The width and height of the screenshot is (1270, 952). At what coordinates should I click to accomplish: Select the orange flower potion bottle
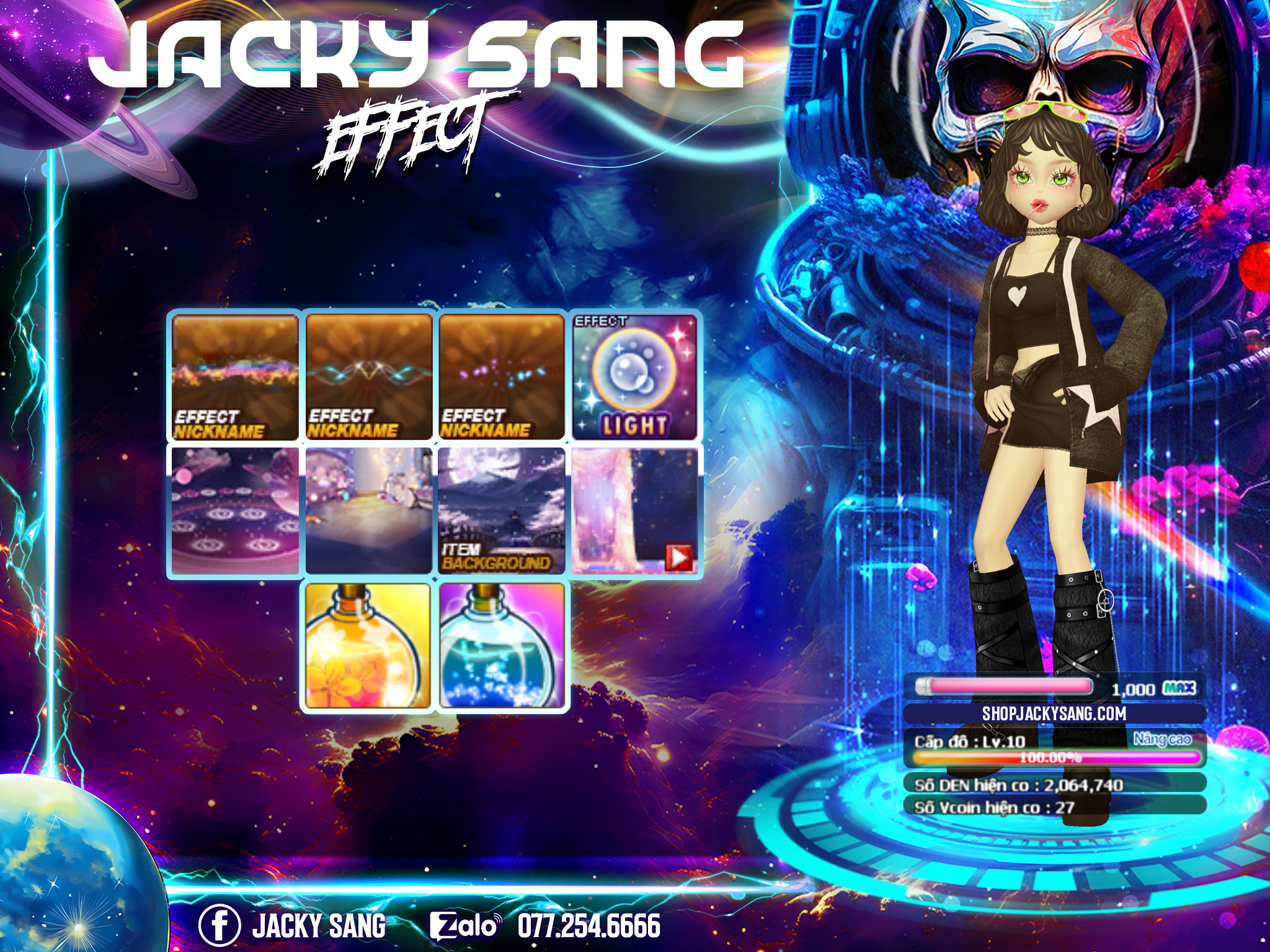pyautogui.click(x=368, y=645)
